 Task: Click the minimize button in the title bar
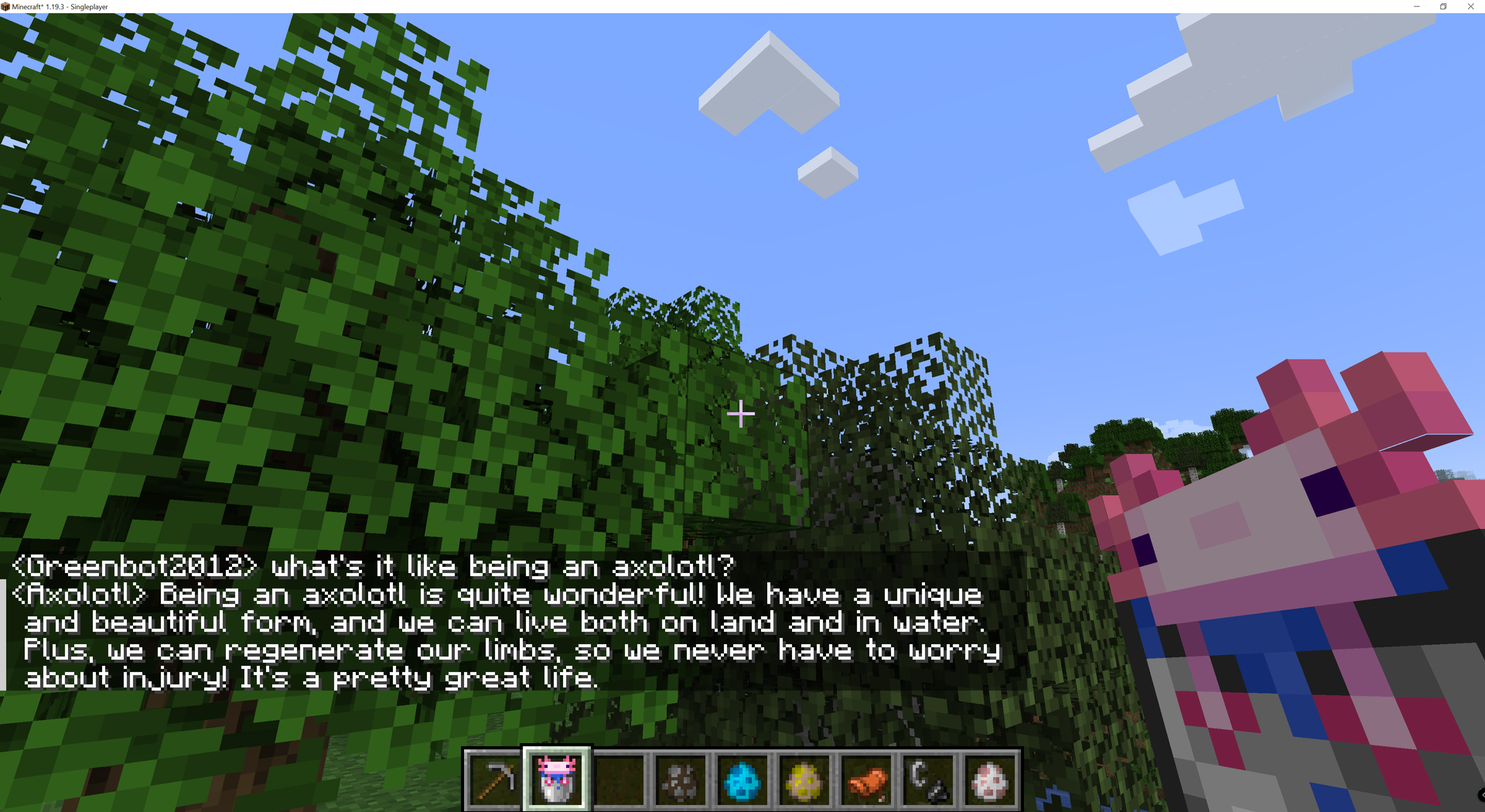click(1415, 7)
